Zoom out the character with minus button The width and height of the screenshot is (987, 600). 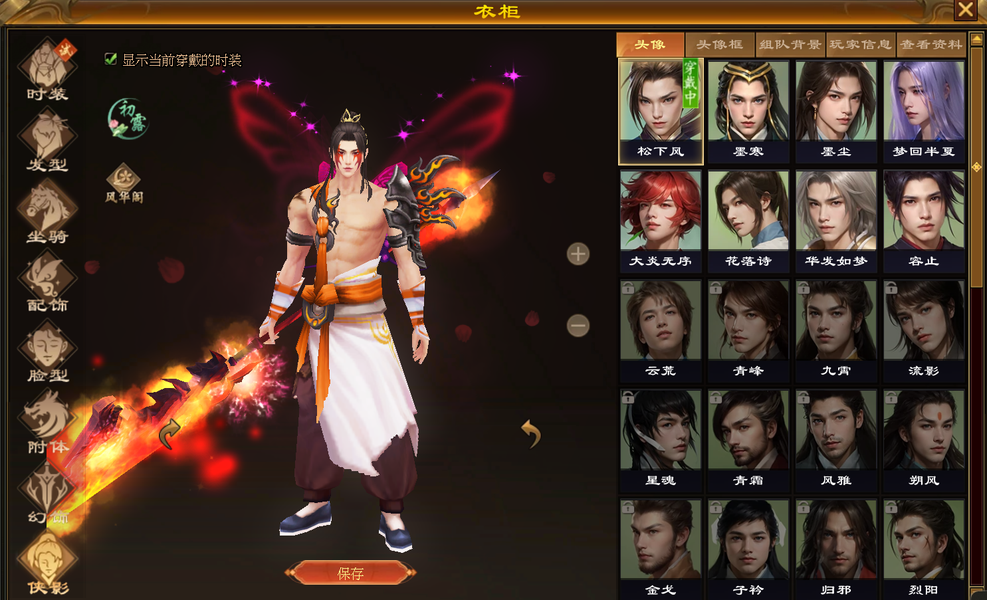pos(578,325)
